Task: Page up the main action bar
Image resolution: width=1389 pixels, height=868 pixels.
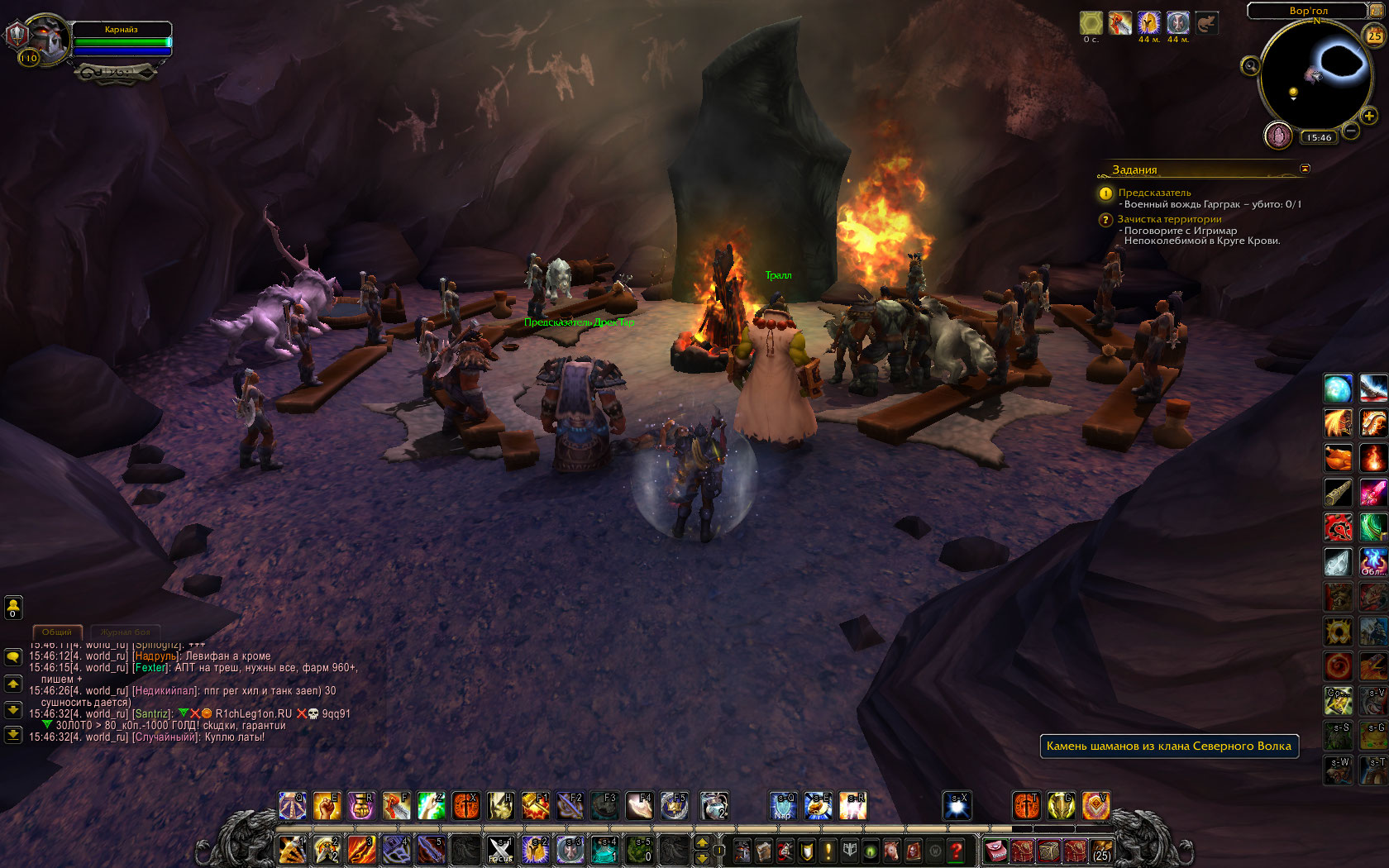Action: point(702,842)
